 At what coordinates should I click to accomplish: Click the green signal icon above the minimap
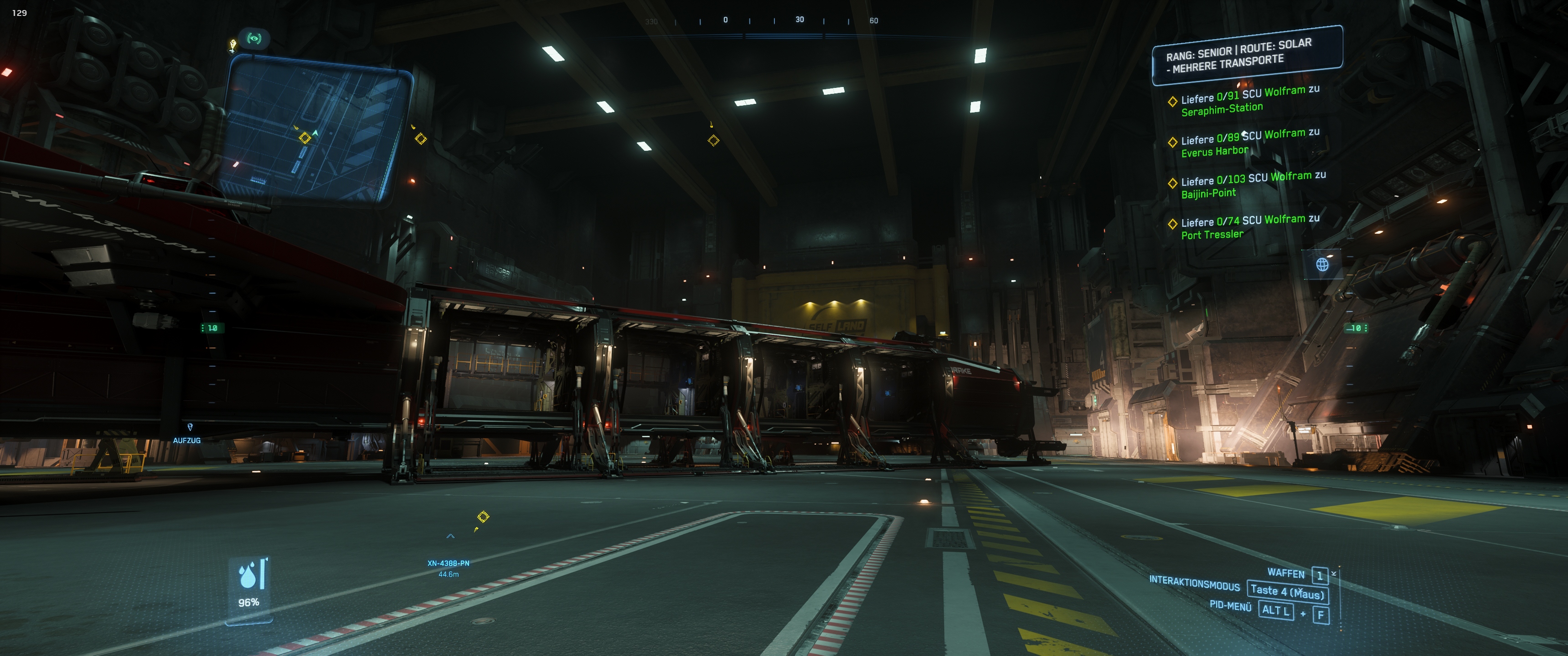(x=254, y=39)
